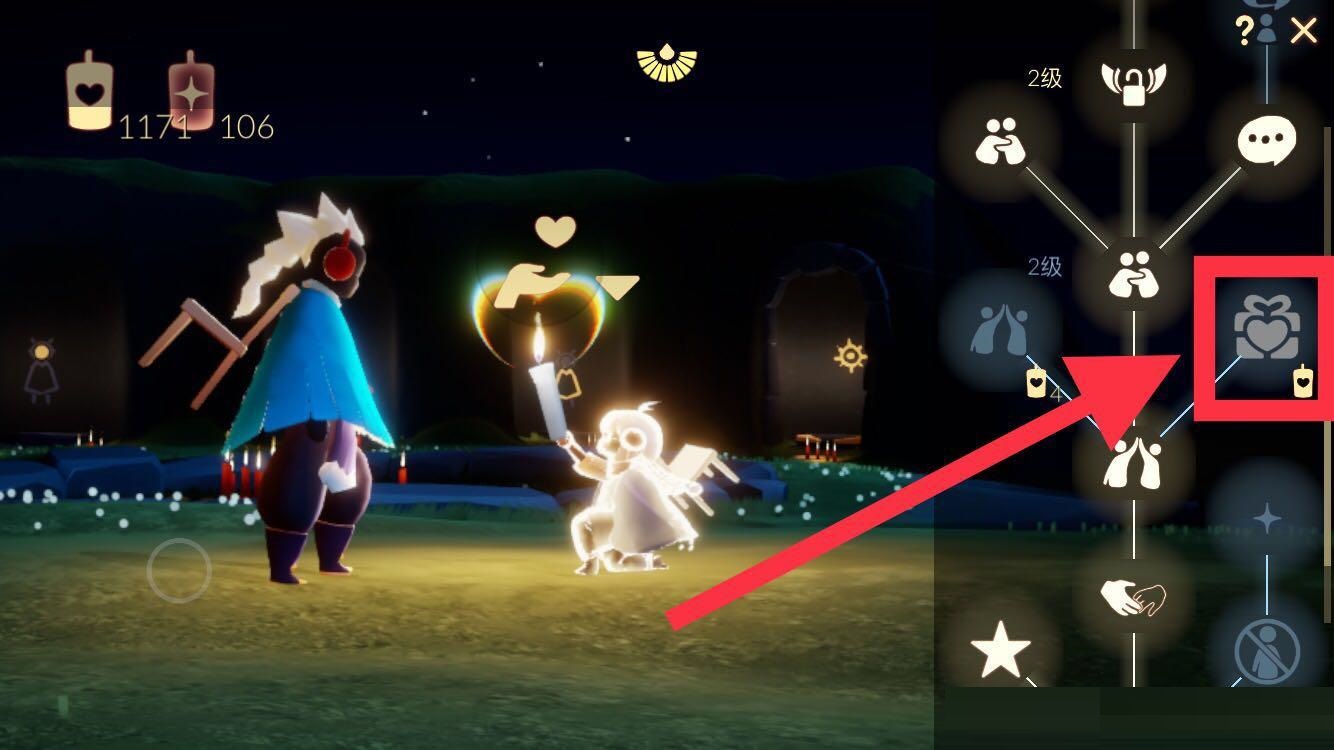This screenshot has width=1334, height=750.
Task: Select the greyed-out locked high-five node
Action: point(1000,329)
